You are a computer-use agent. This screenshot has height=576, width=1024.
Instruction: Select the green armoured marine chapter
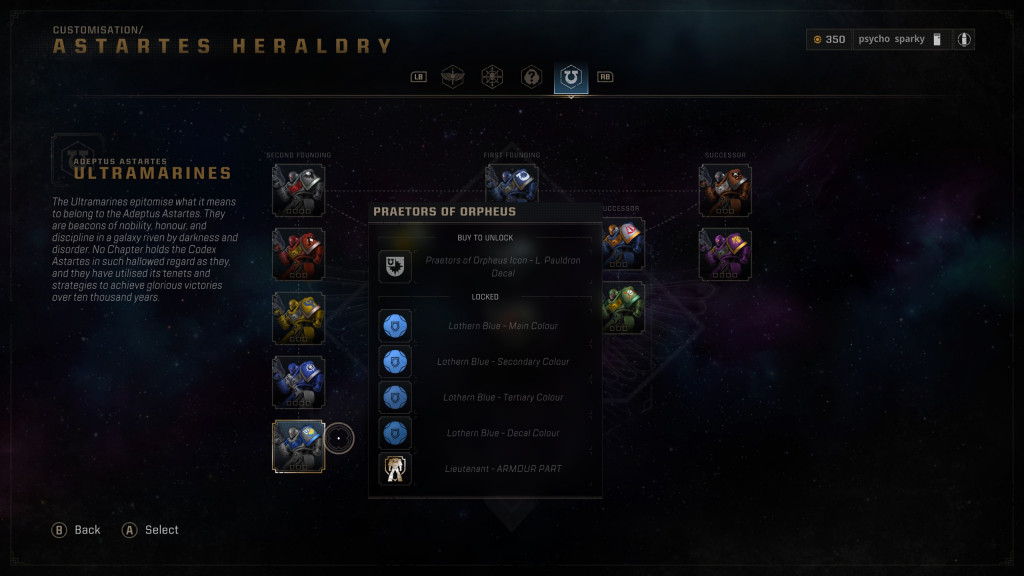tap(622, 308)
